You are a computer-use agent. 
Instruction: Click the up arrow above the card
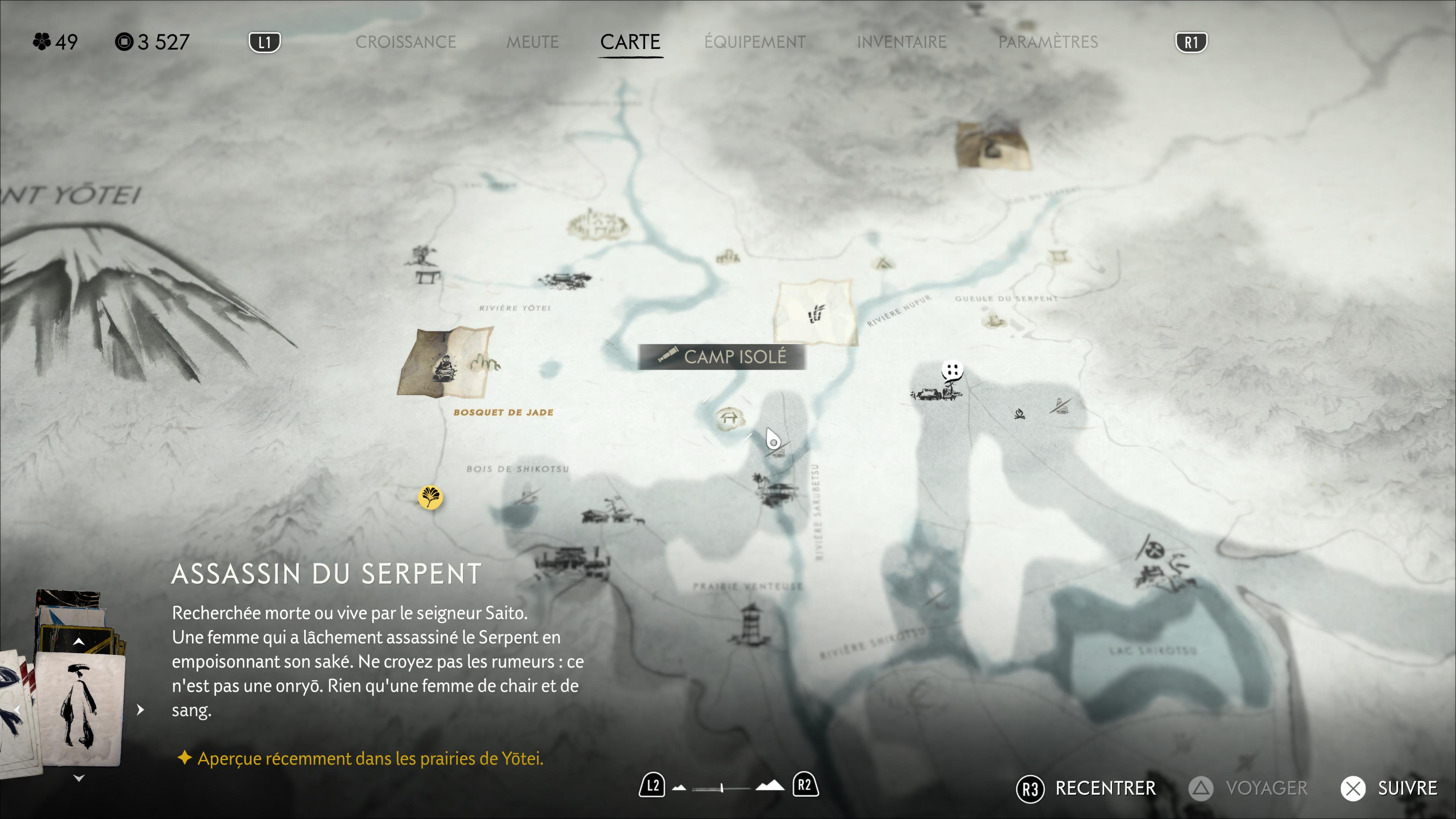(x=79, y=642)
